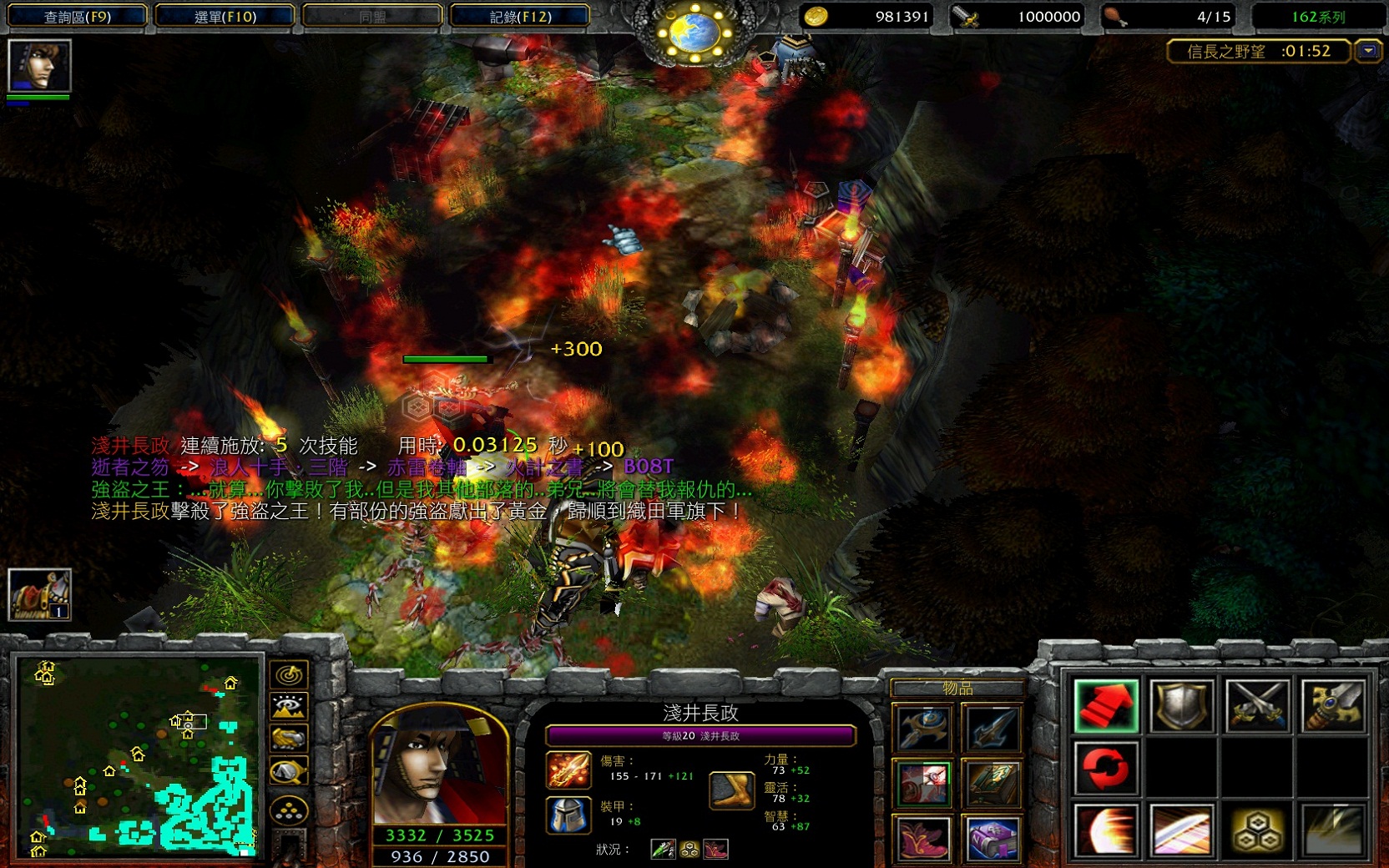Activate the red circular arrows ability
The width and height of the screenshot is (1389, 868).
tap(1106, 768)
